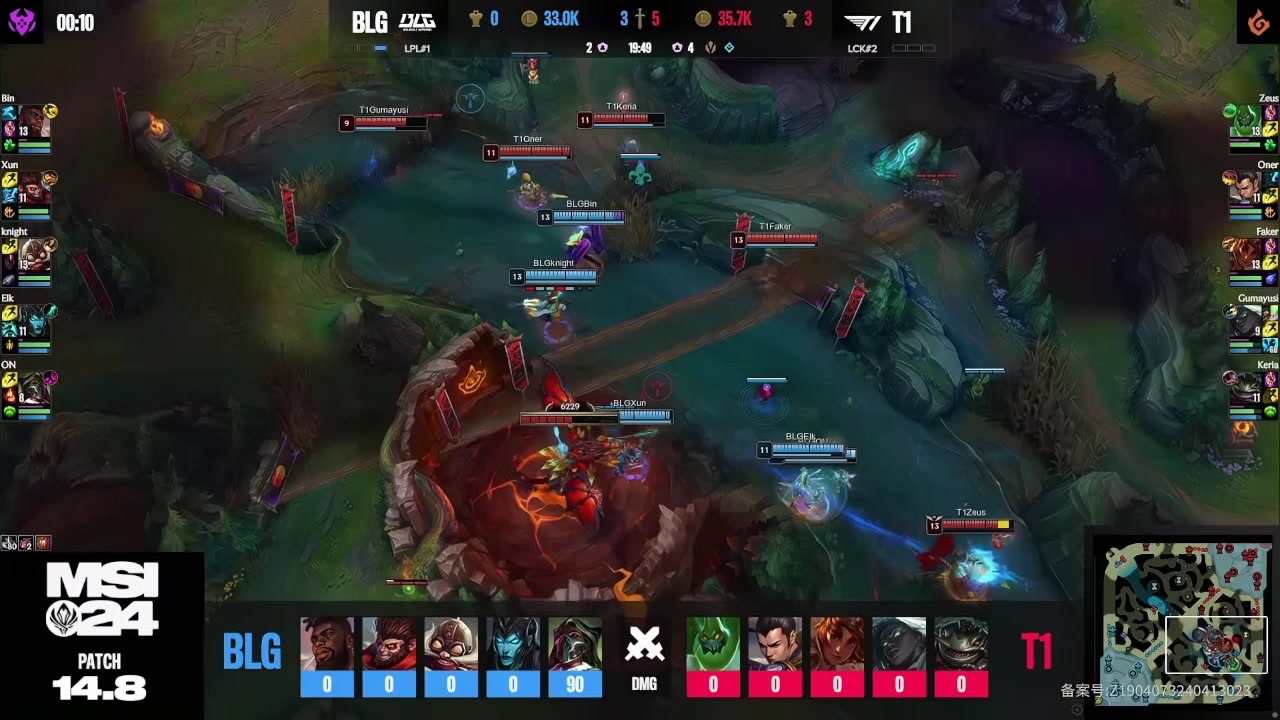
Task: Click Elk's champion portrait in the sidebar
Action: (x=33, y=321)
